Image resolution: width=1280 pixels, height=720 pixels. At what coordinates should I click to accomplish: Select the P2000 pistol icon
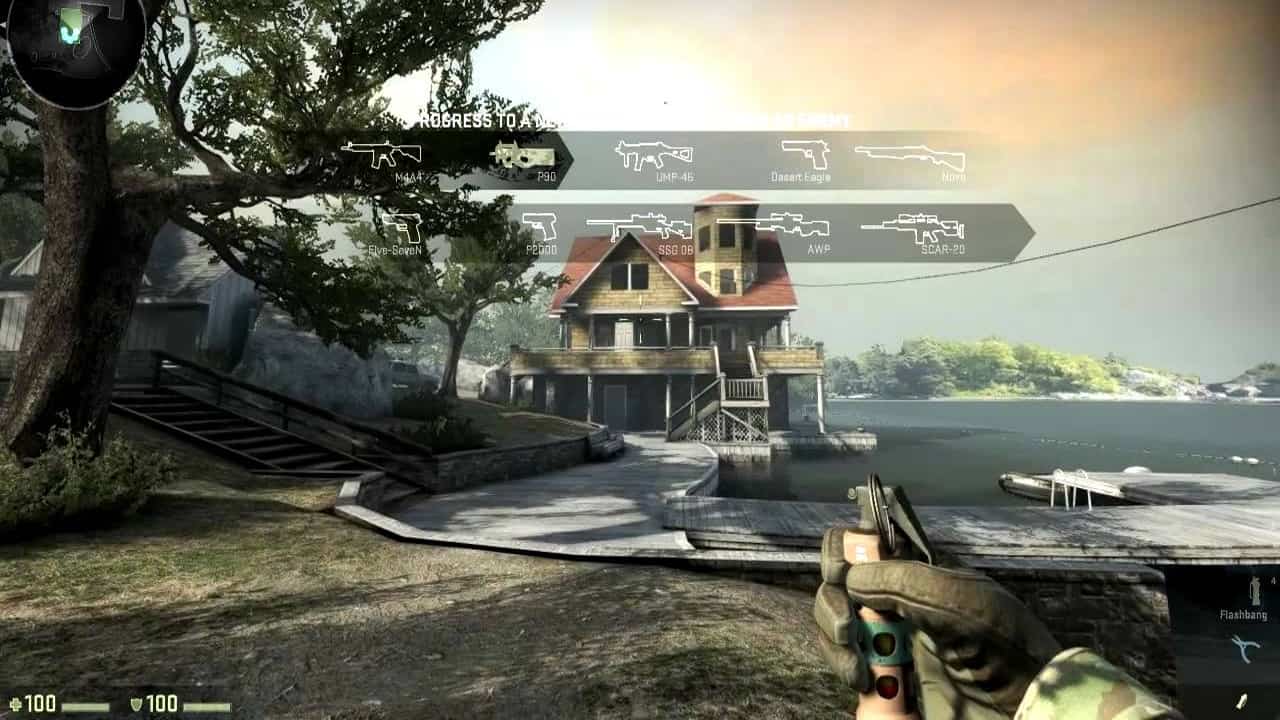pyautogui.click(x=540, y=226)
